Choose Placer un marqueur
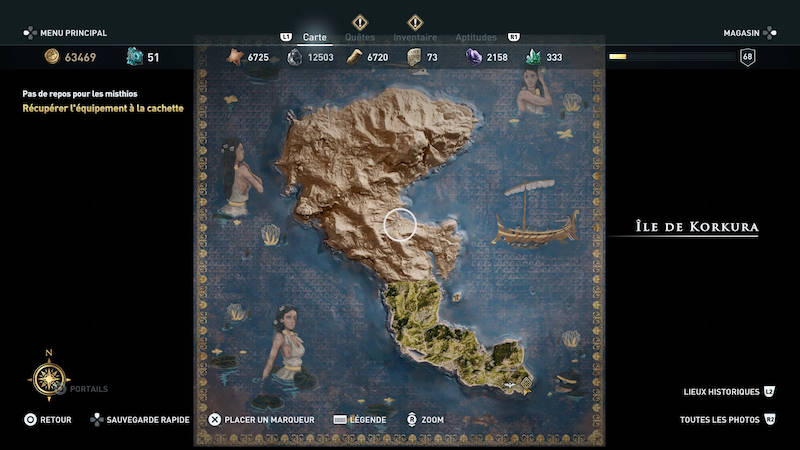 pyautogui.click(x=262, y=420)
